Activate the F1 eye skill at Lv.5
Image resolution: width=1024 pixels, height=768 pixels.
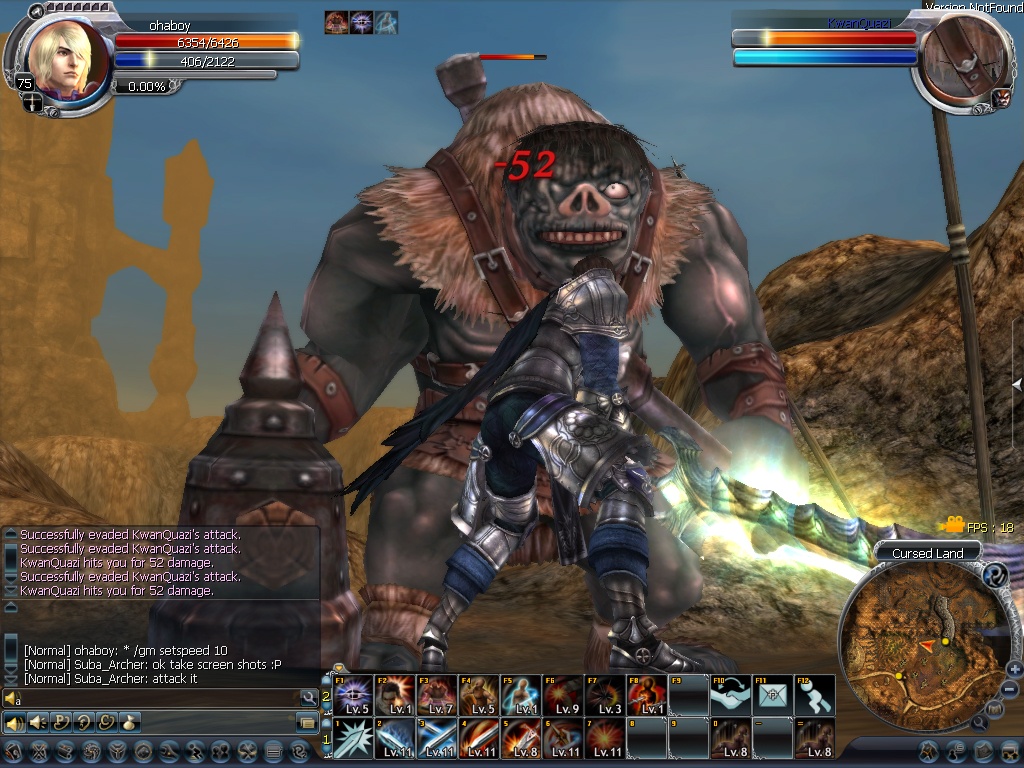pos(353,694)
